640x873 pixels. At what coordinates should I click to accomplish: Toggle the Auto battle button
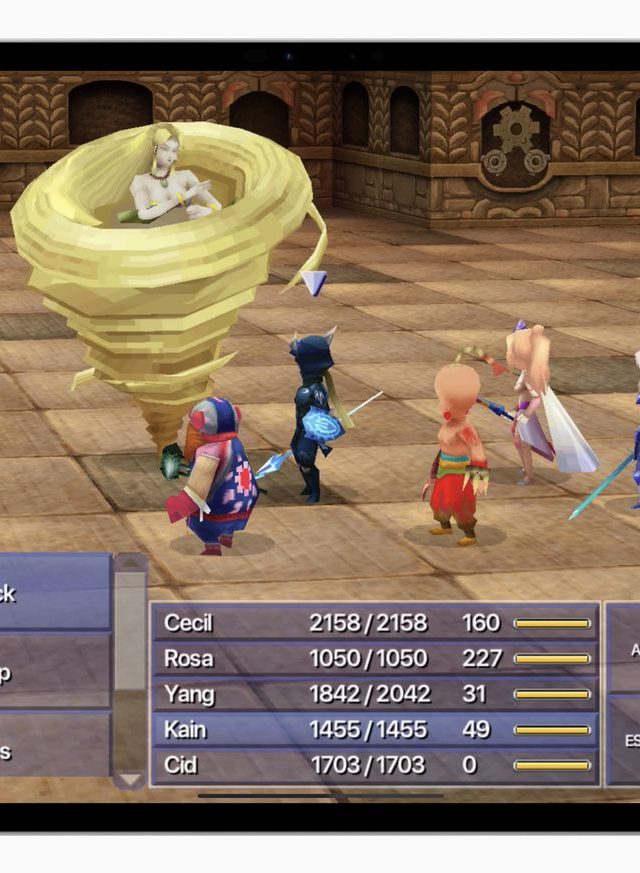tap(626, 648)
